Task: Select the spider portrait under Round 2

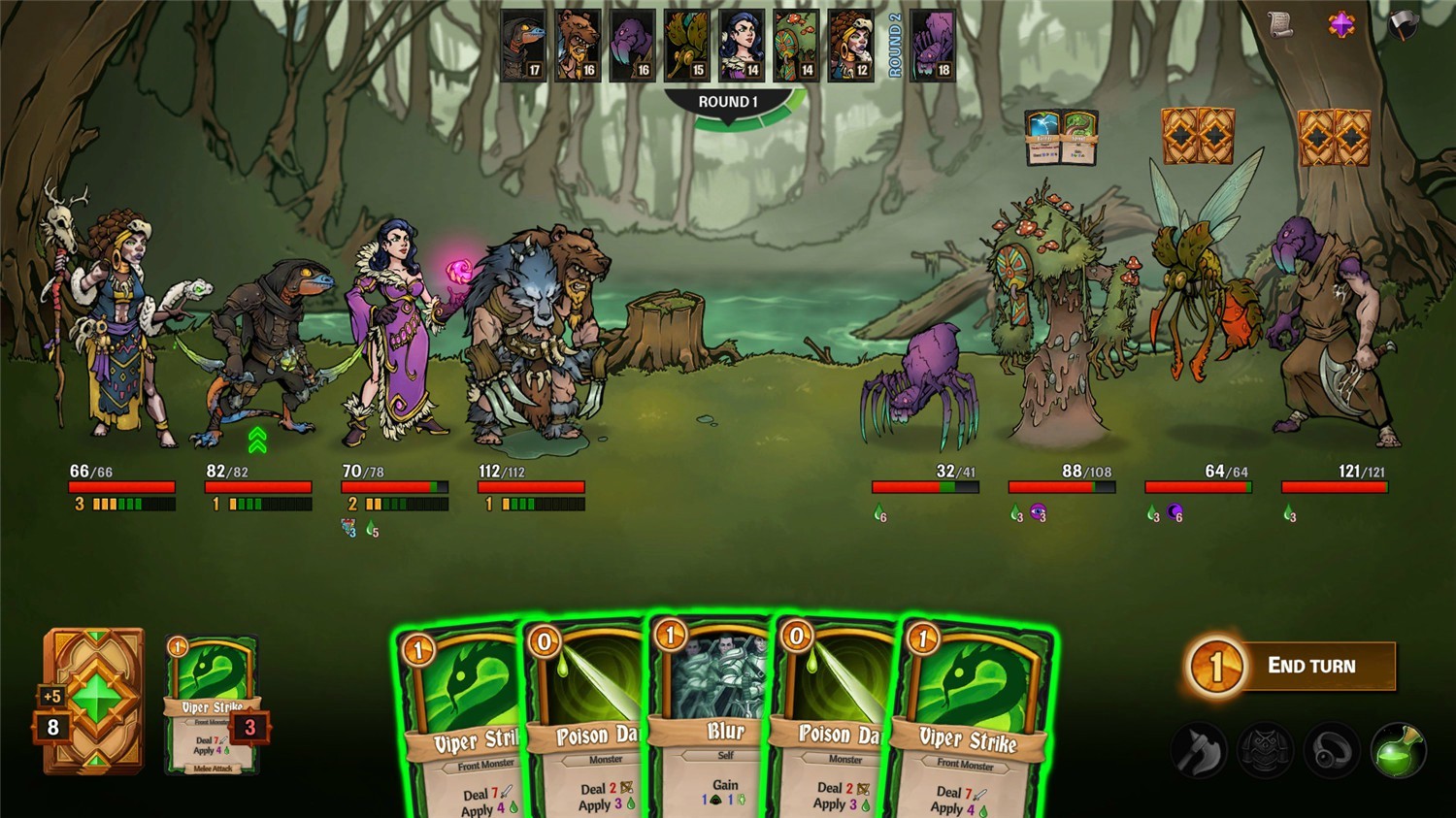Action: click(932, 46)
